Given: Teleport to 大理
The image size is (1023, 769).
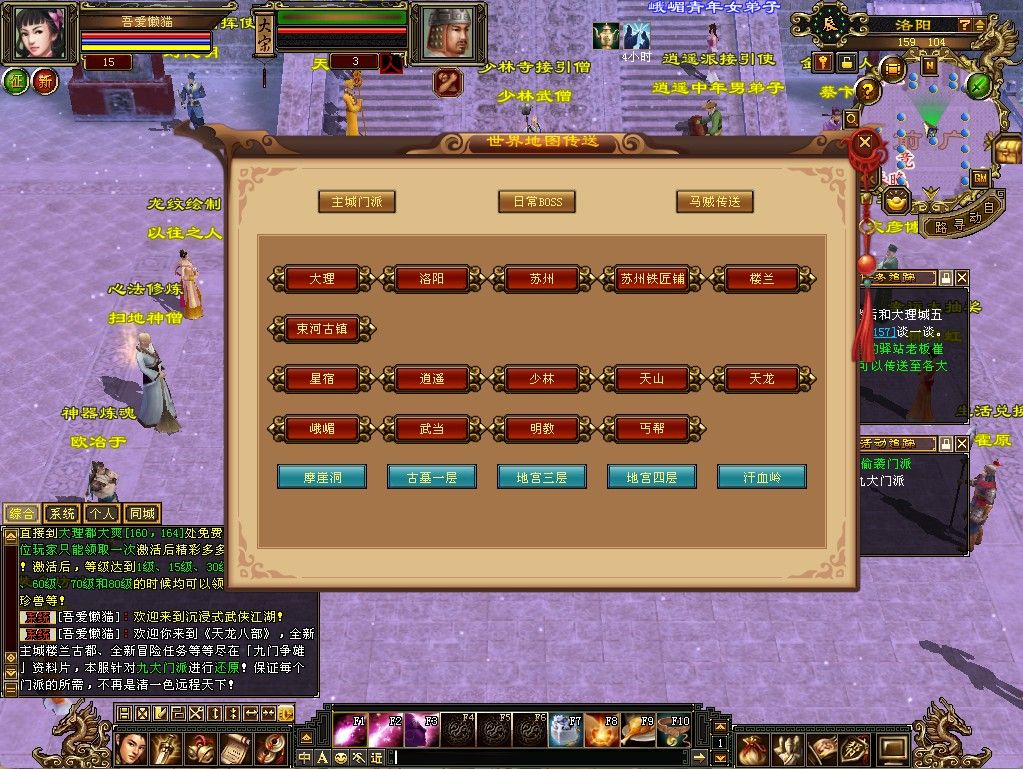Looking at the screenshot, I should click(322, 279).
